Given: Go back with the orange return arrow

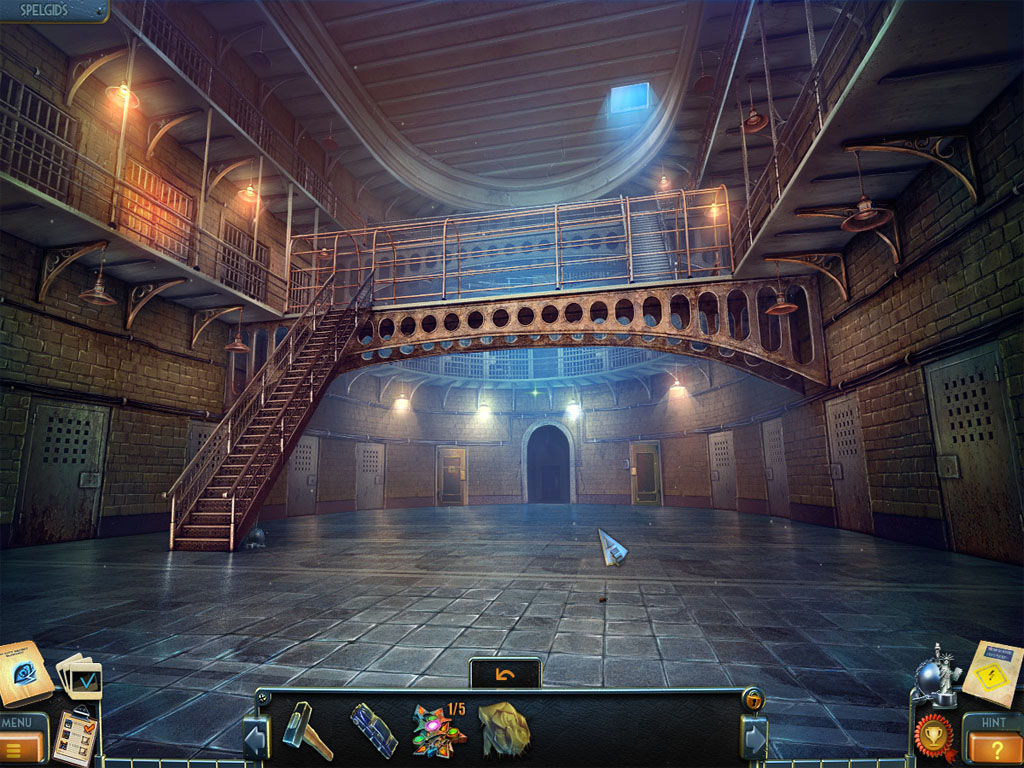Looking at the screenshot, I should (x=505, y=674).
